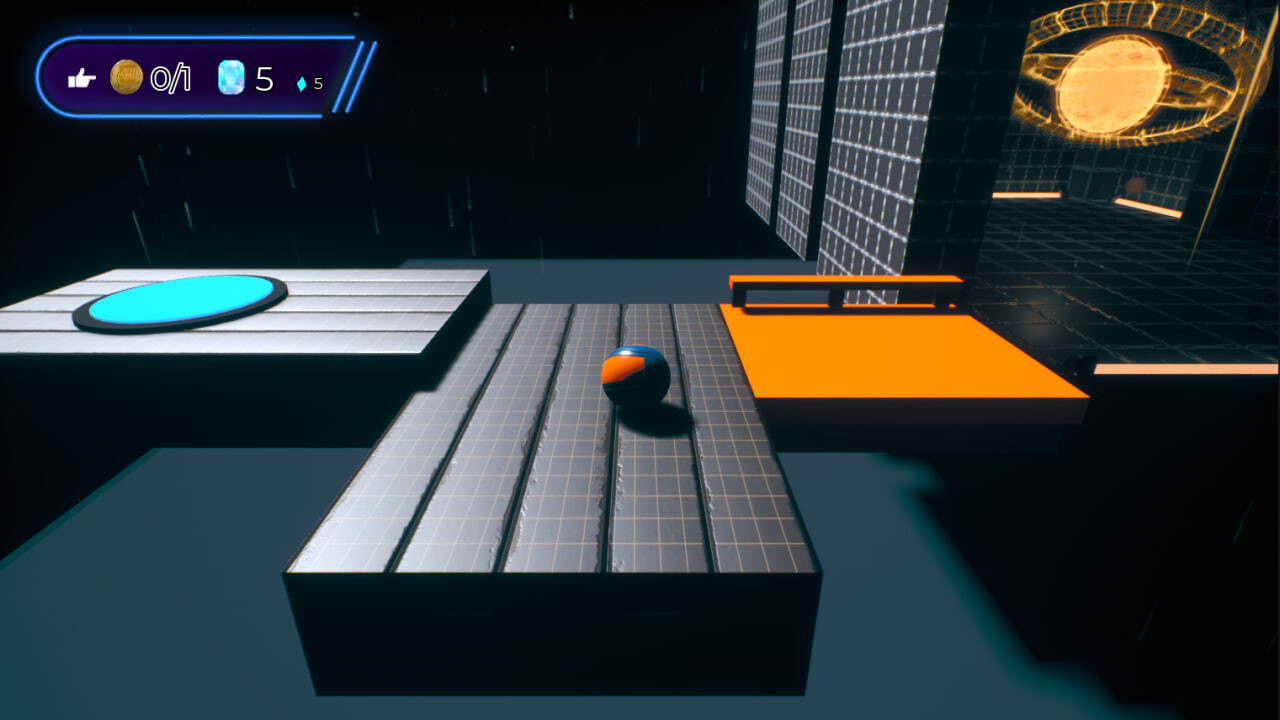1280x720 pixels.
Task: Select the orange landing platform
Action: click(x=900, y=360)
